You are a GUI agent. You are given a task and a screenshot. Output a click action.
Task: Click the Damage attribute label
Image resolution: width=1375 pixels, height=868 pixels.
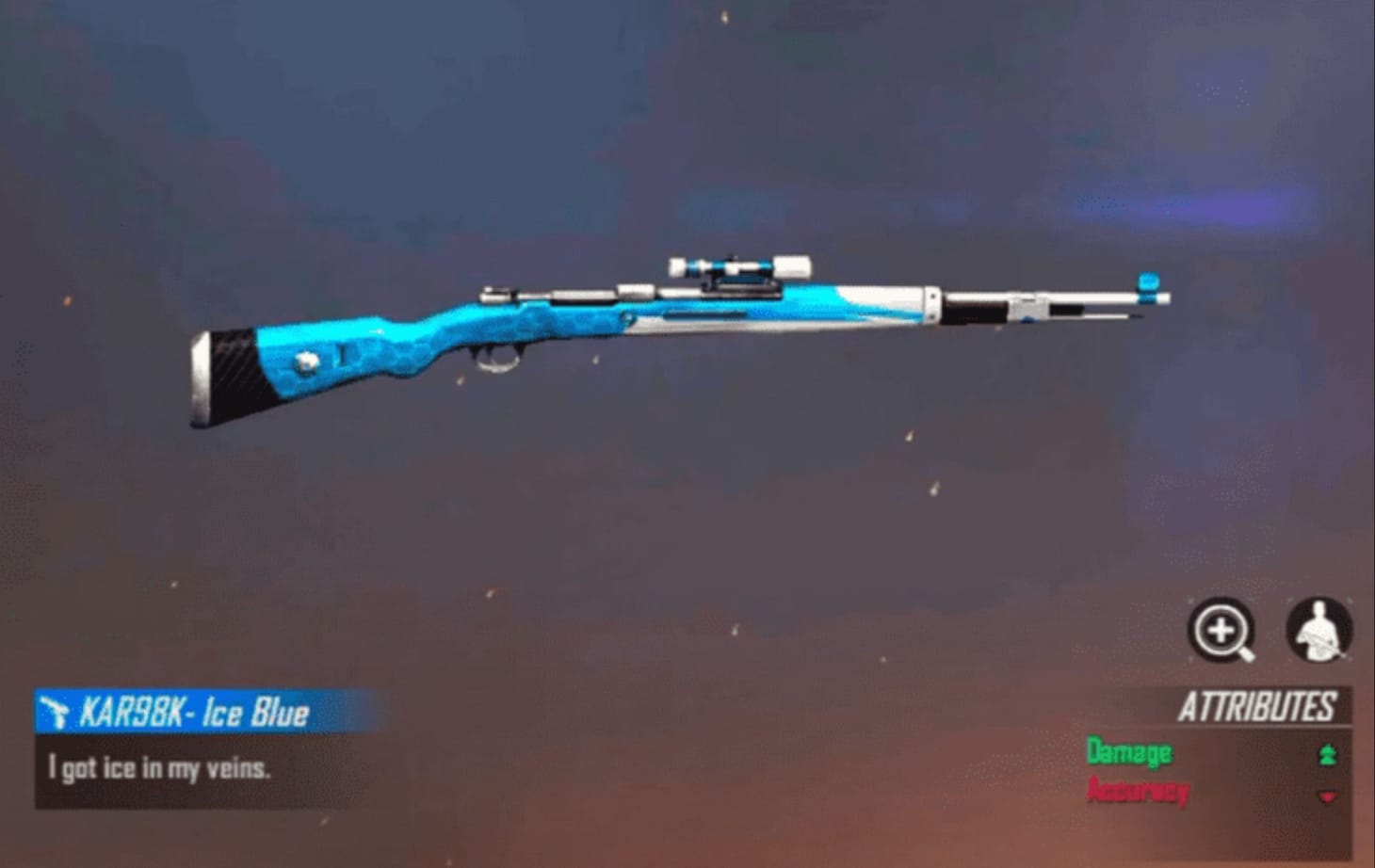[x=1127, y=753]
